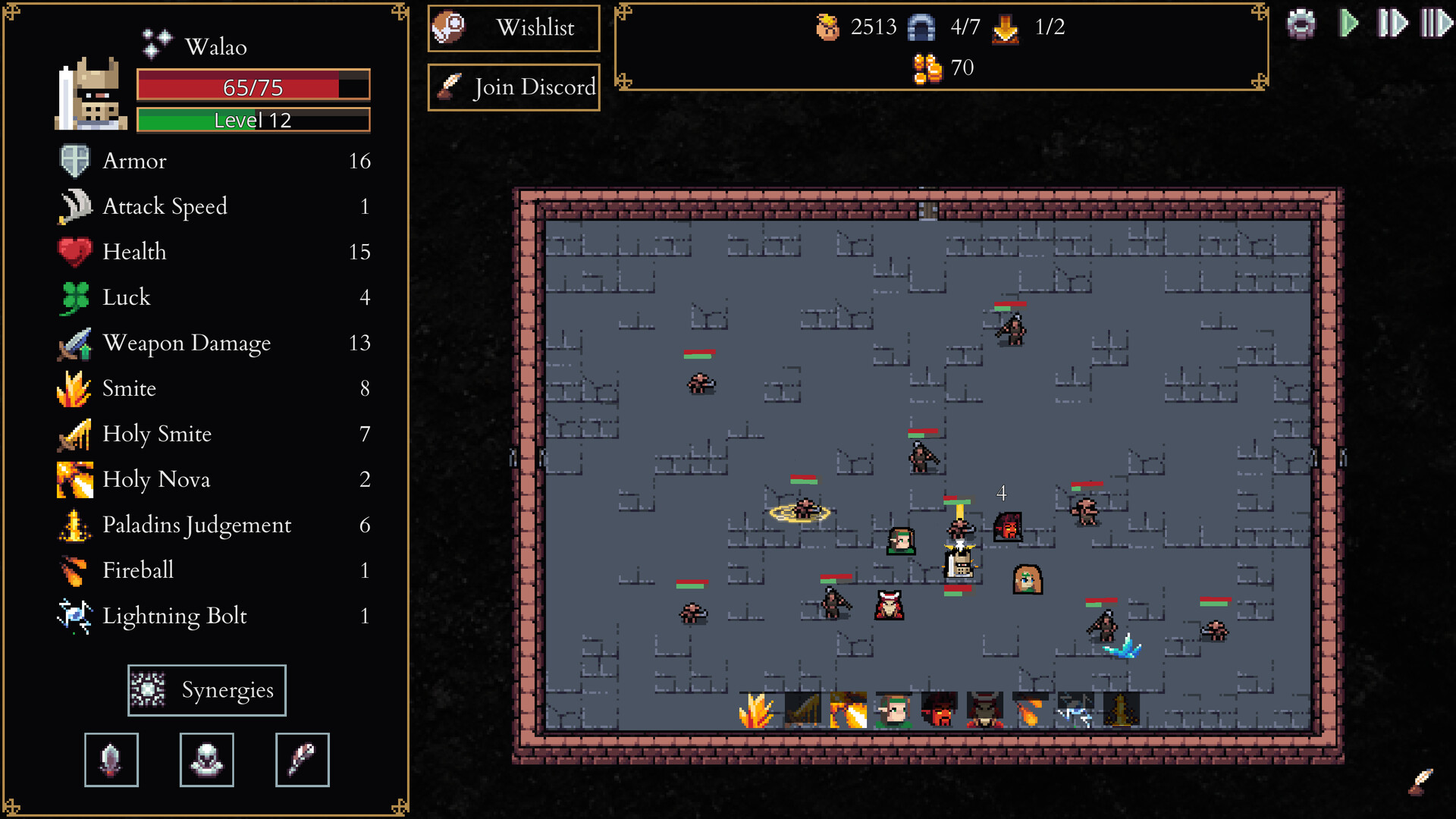Select the Holy Smite stat row
Screen dimensions: 1456x819
coord(214,434)
